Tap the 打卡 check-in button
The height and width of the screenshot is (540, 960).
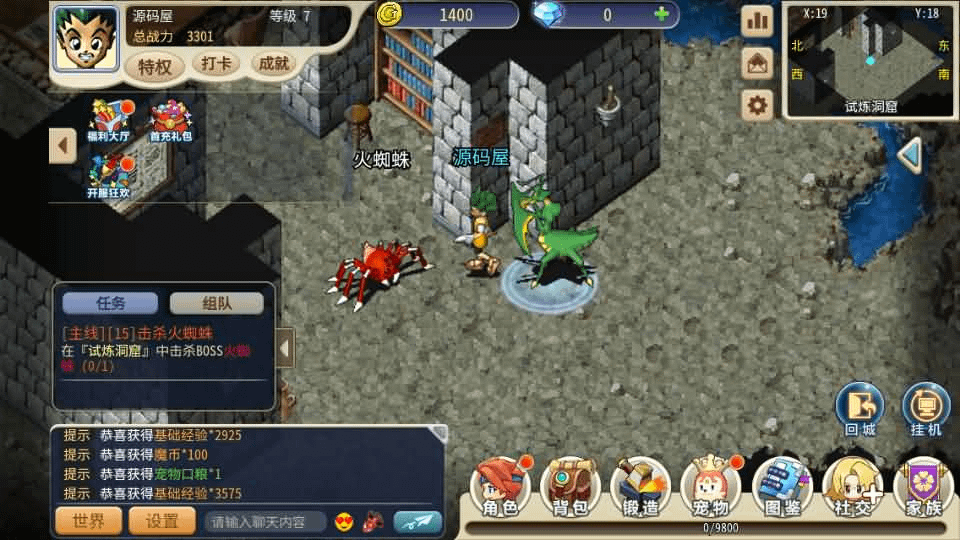pos(216,64)
